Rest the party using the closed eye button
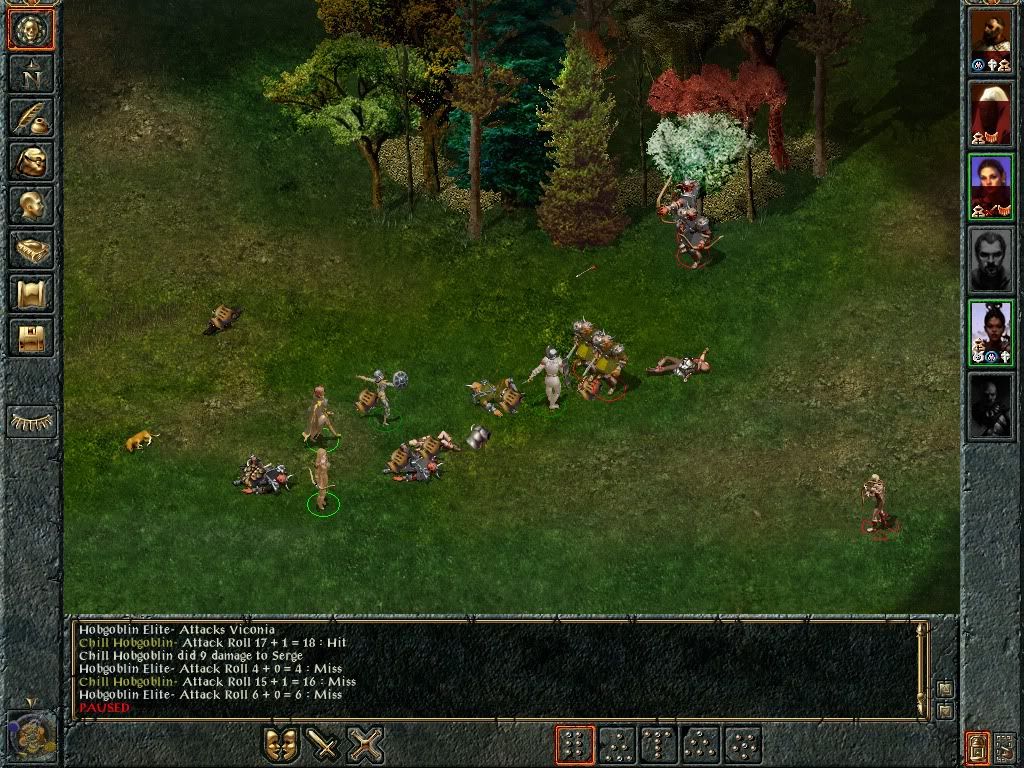Viewport: 1024px width, 768px height. (31, 422)
